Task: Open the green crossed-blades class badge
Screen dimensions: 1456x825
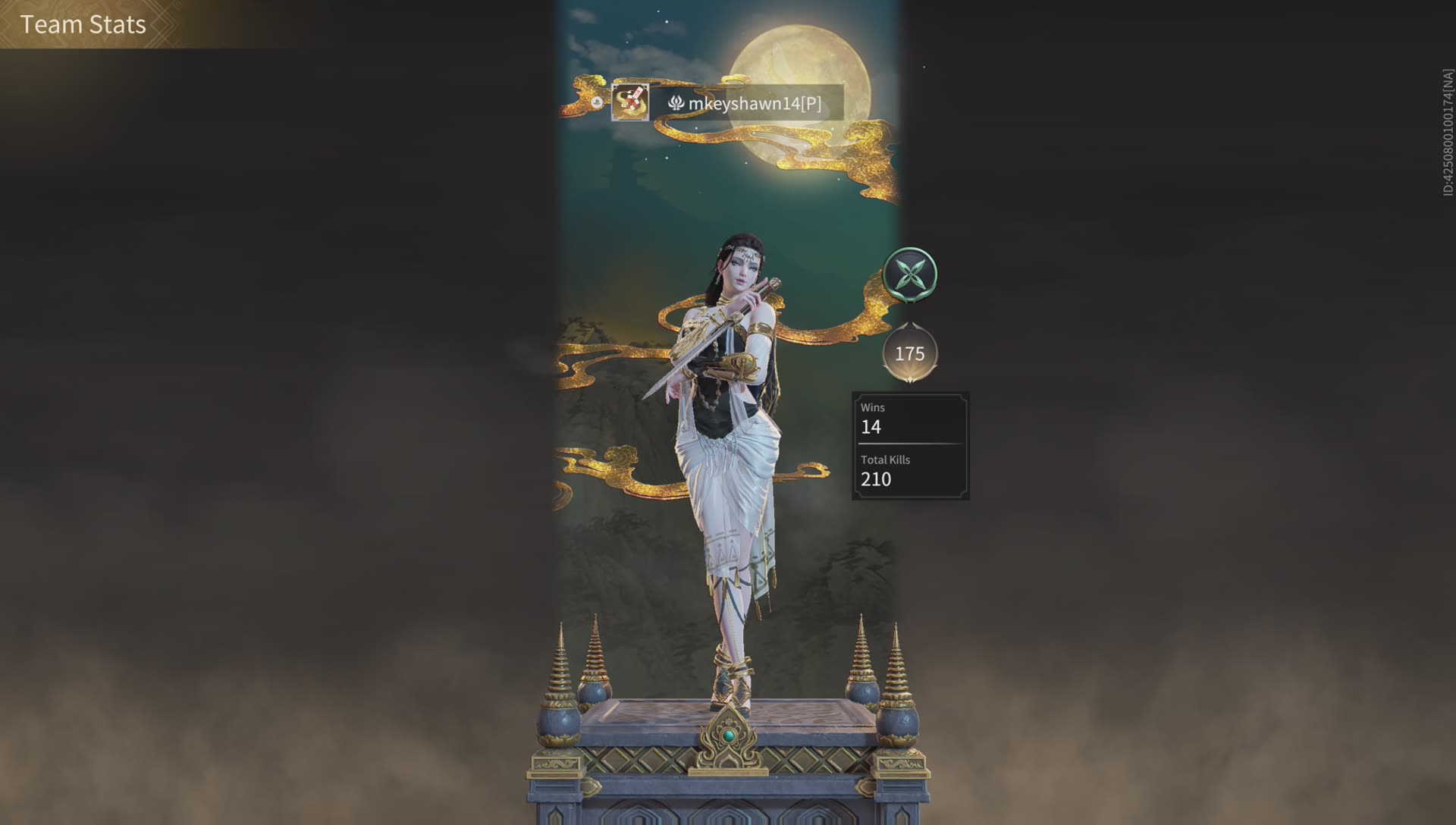Action: tap(912, 274)
